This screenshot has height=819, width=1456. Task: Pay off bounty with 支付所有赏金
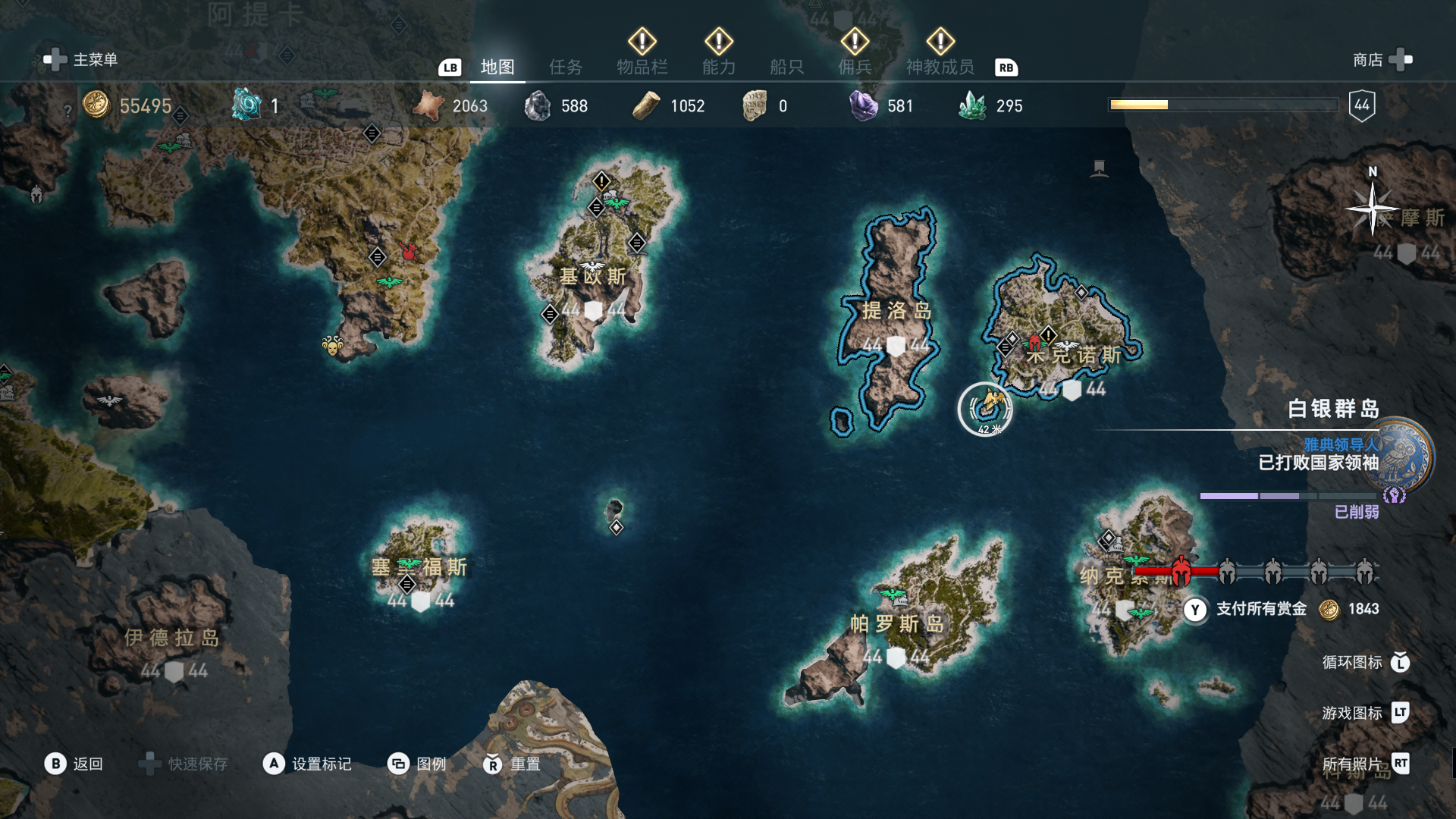point(1260,609)
